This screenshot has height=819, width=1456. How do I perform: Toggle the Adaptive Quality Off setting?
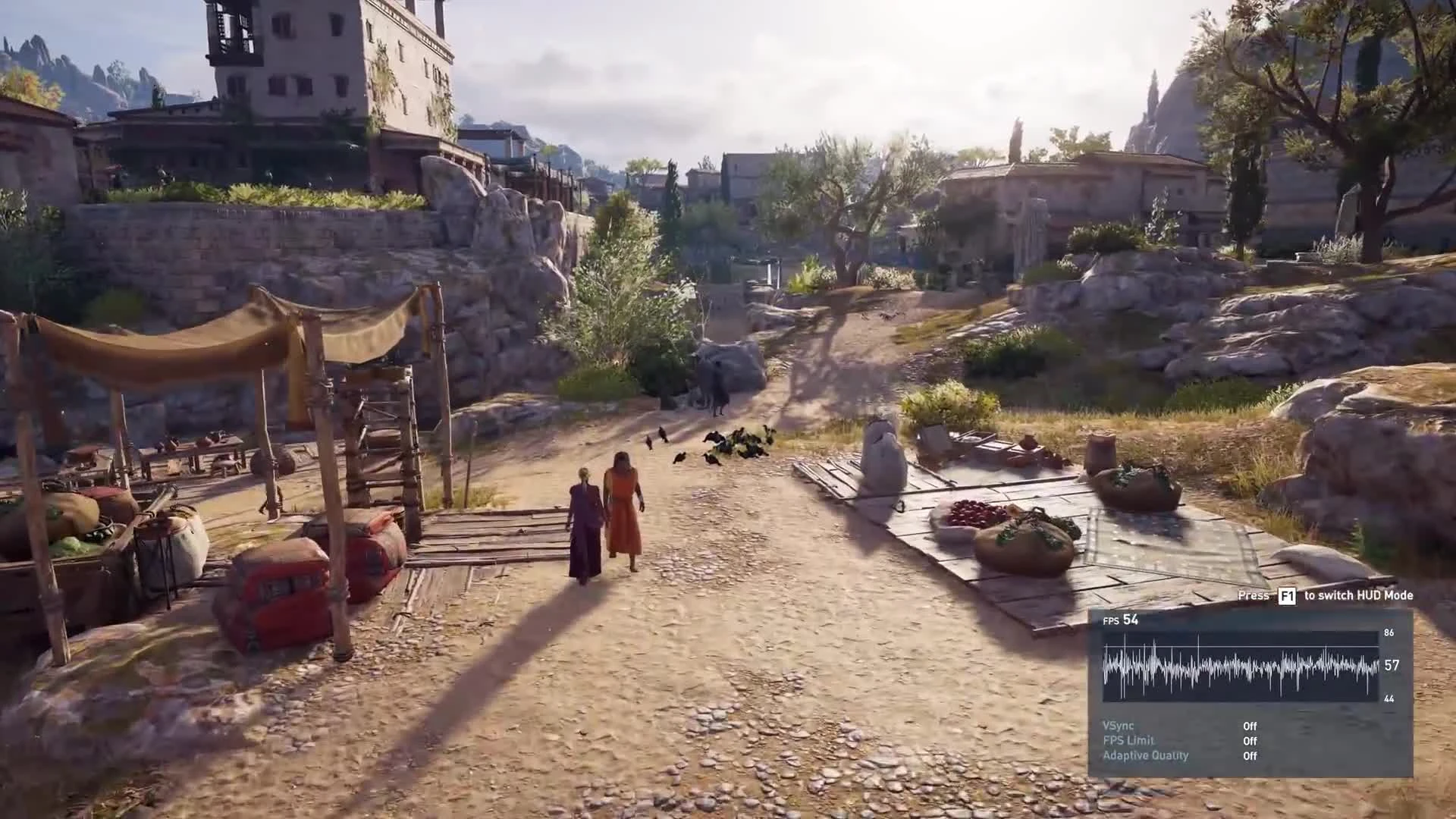pos(1248,755)
